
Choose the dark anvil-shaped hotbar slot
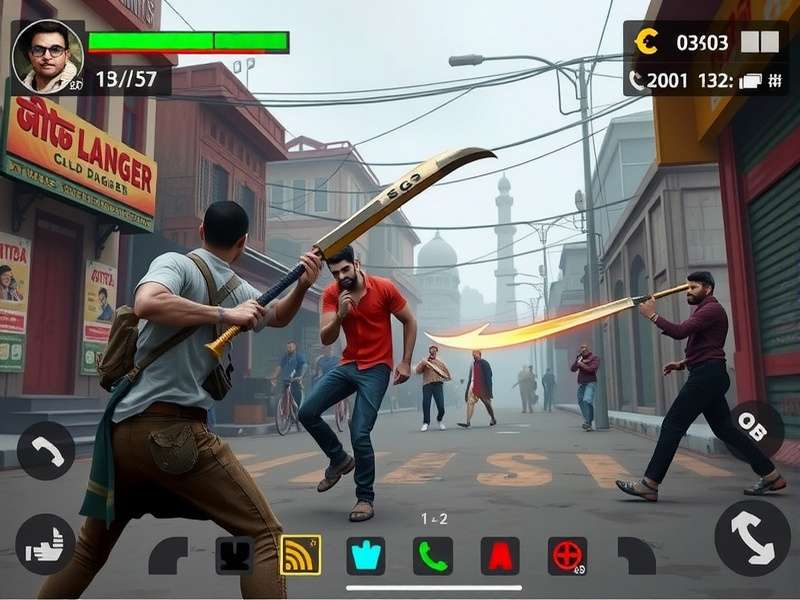(x=234, y=555)
